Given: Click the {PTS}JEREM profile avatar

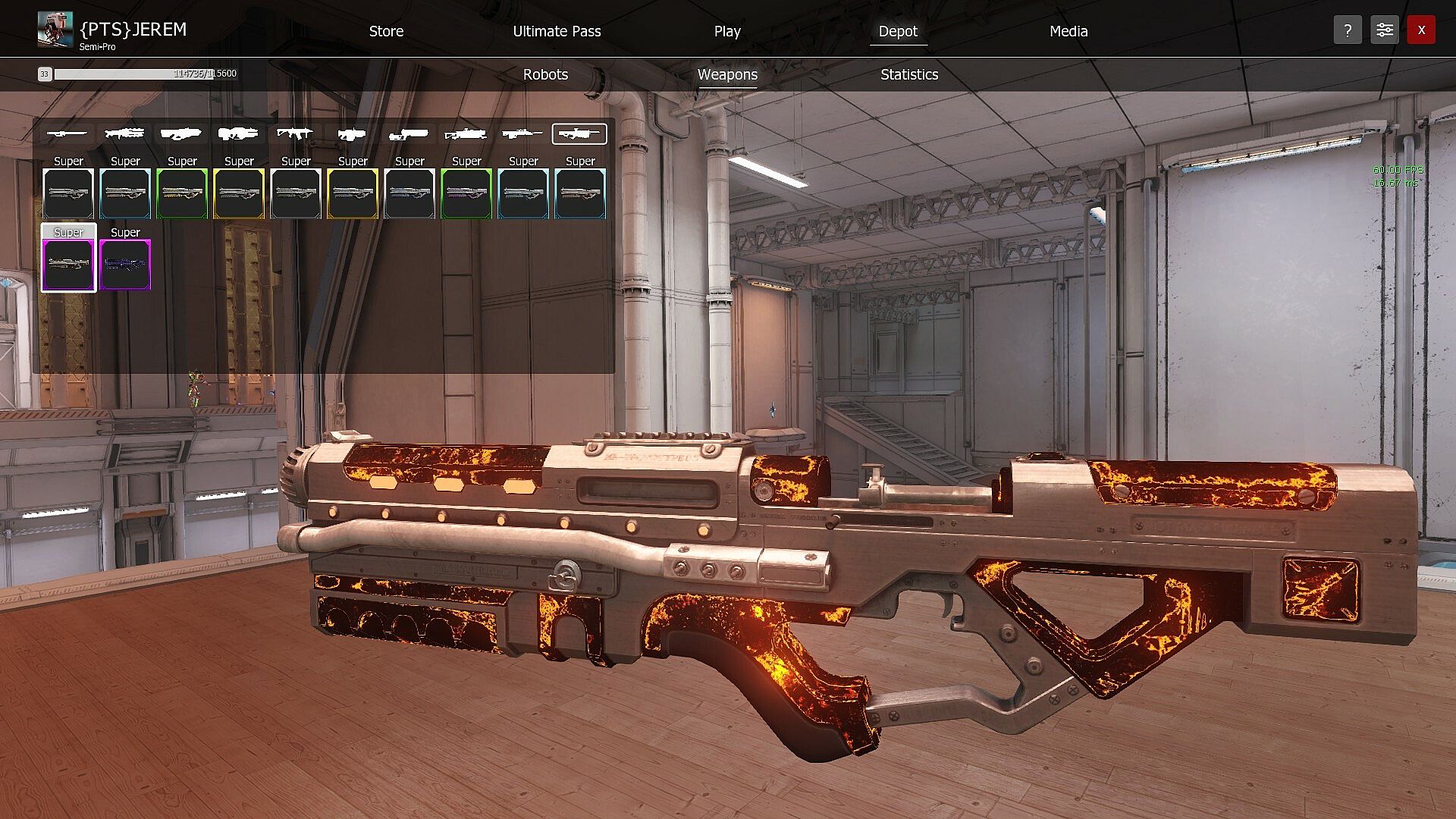Looking at the screenshot, I should pos(55,30).
